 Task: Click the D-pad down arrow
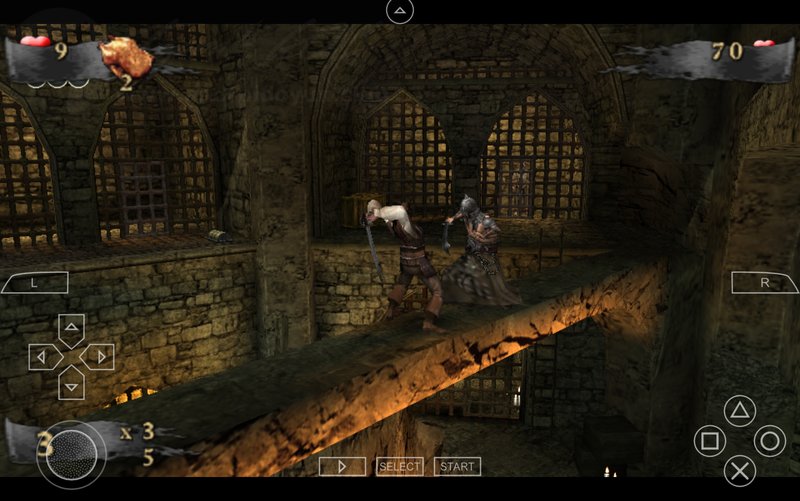71,381
